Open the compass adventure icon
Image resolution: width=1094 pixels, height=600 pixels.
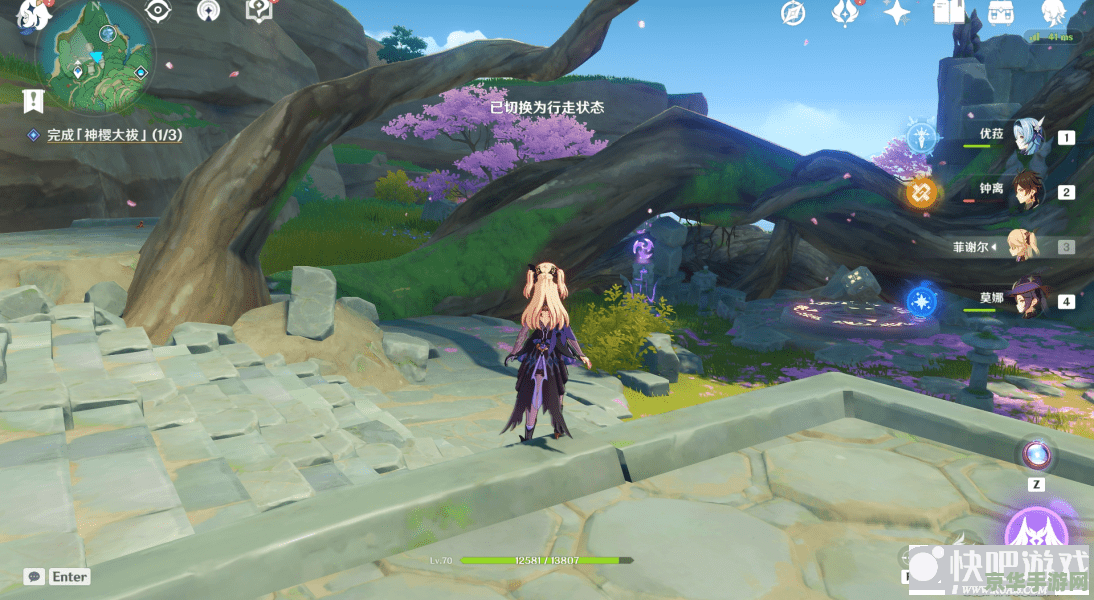pyautogui.click(x=793, y=13)
